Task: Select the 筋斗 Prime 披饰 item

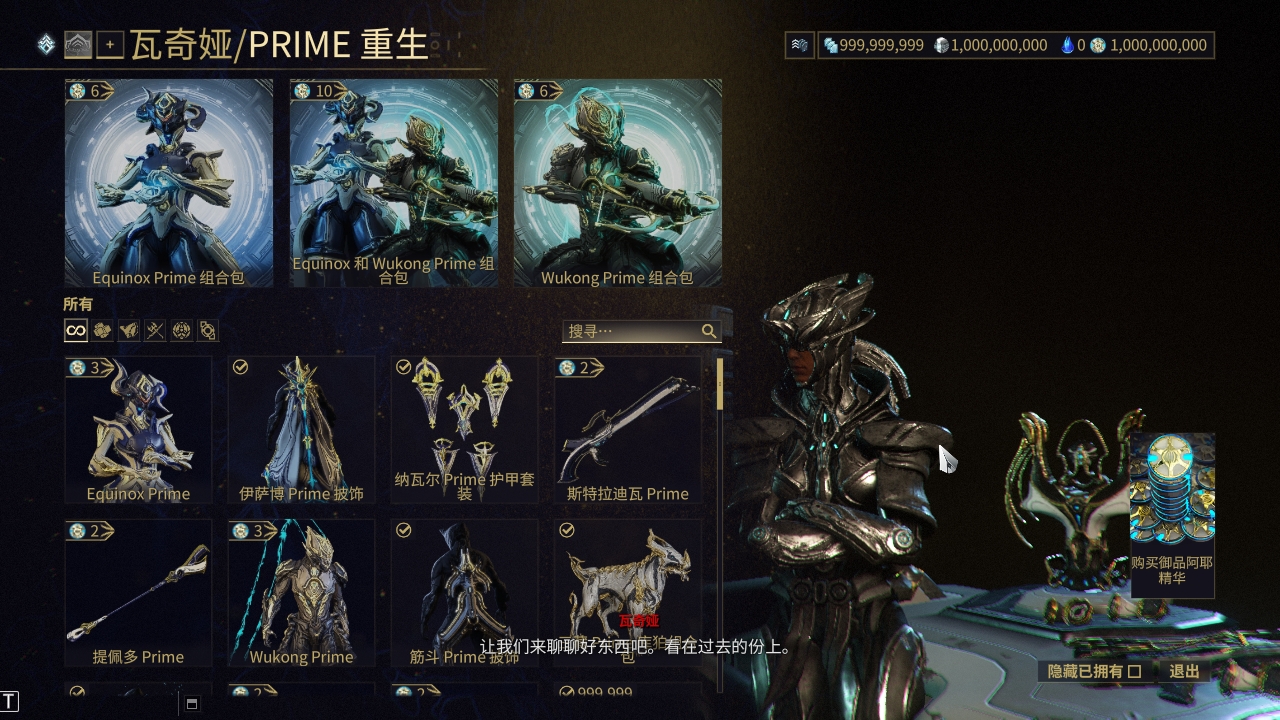Action: coord(464,592)
